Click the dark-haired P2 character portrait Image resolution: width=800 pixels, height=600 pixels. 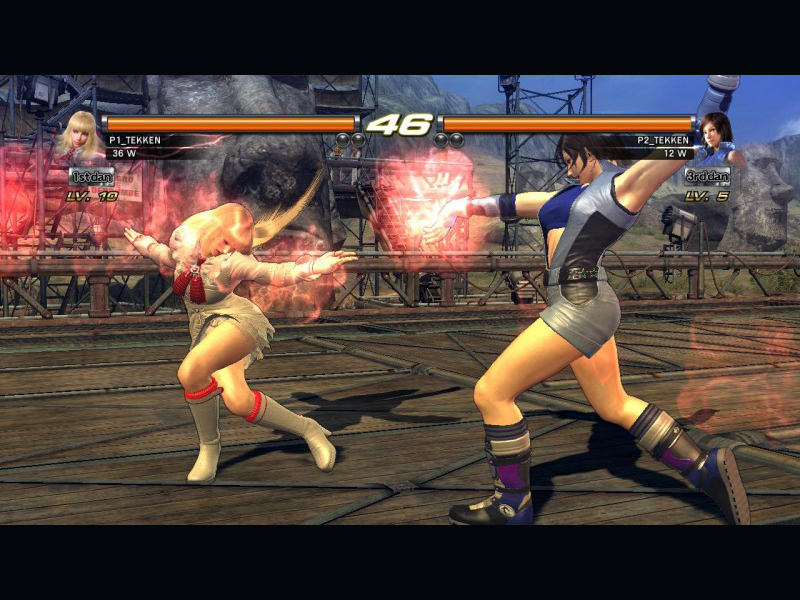pos(716,137)
